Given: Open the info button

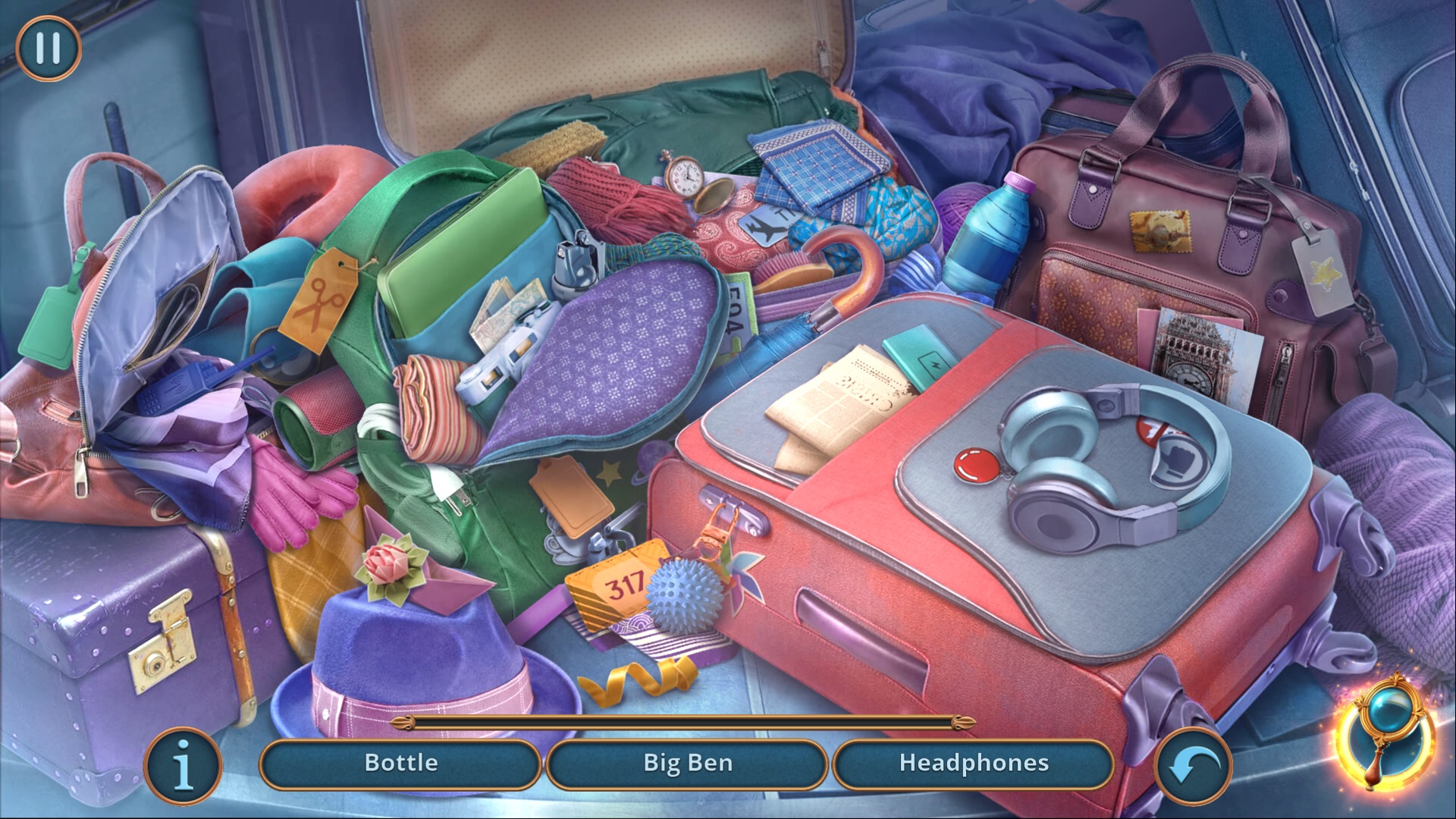Looking at the screenshot, I should tap(183, 766).
